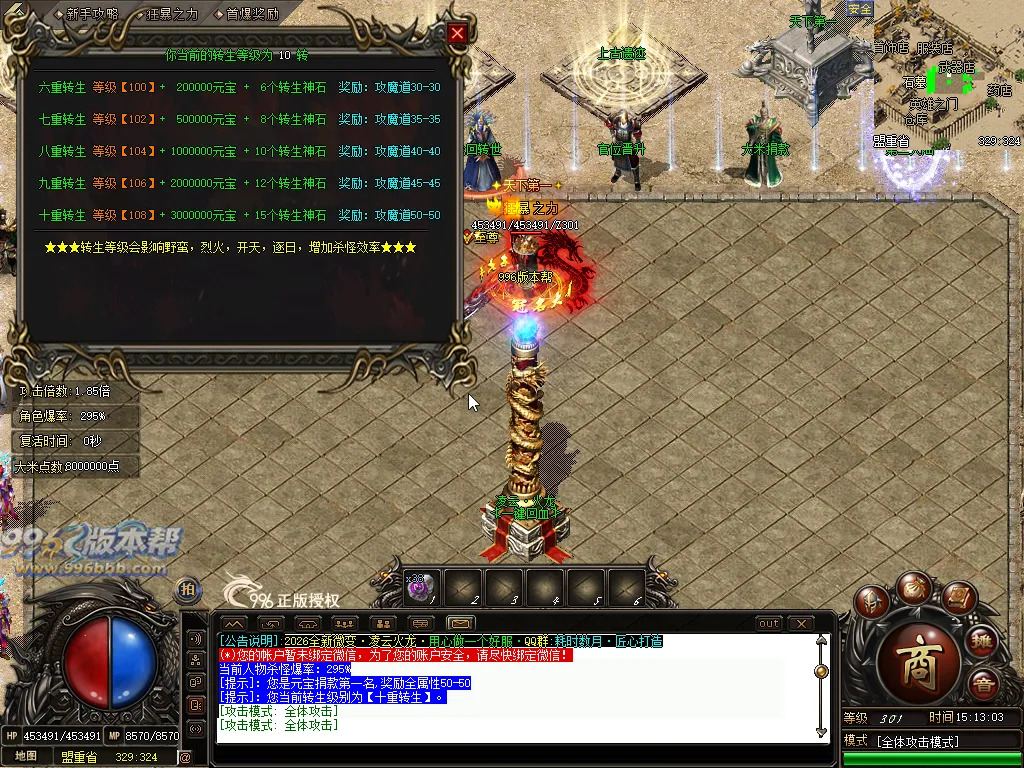Close the rebirth info panel

click(x=457, y=33)
